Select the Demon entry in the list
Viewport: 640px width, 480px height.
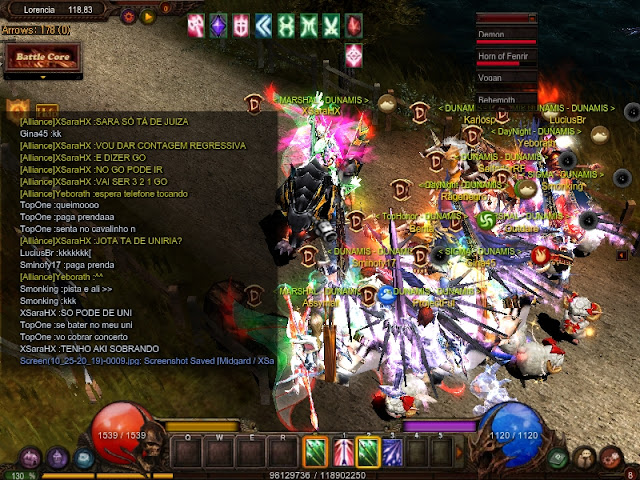point(507,33)
